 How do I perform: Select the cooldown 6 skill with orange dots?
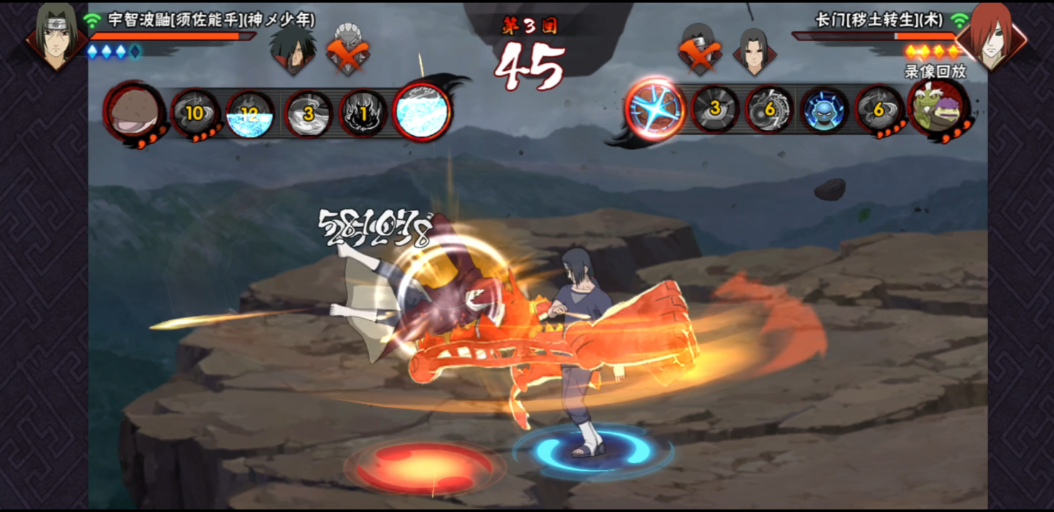[x=880, y=110]
